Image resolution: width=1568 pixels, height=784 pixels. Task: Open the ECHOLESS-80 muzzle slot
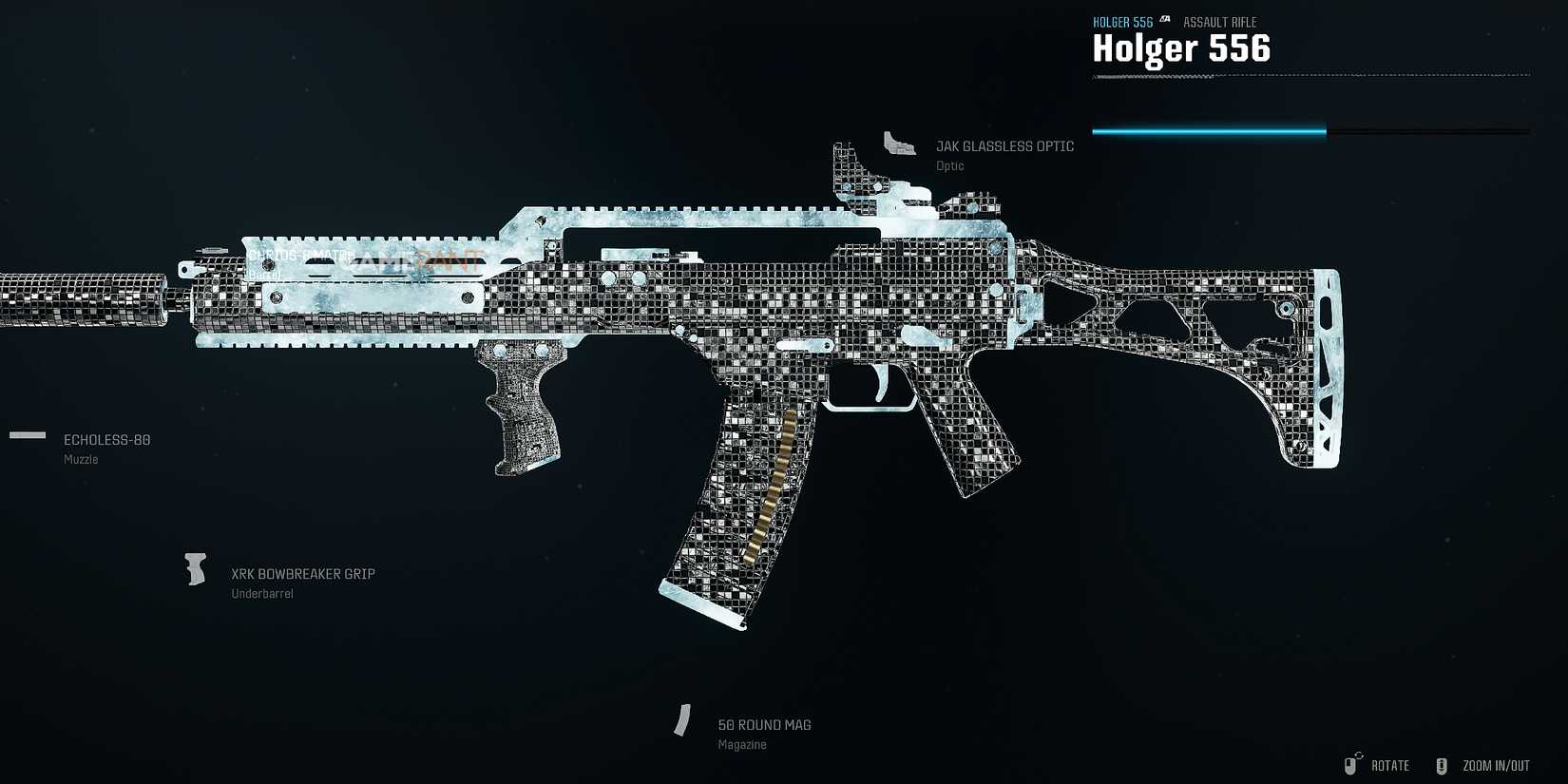(106, 439)
